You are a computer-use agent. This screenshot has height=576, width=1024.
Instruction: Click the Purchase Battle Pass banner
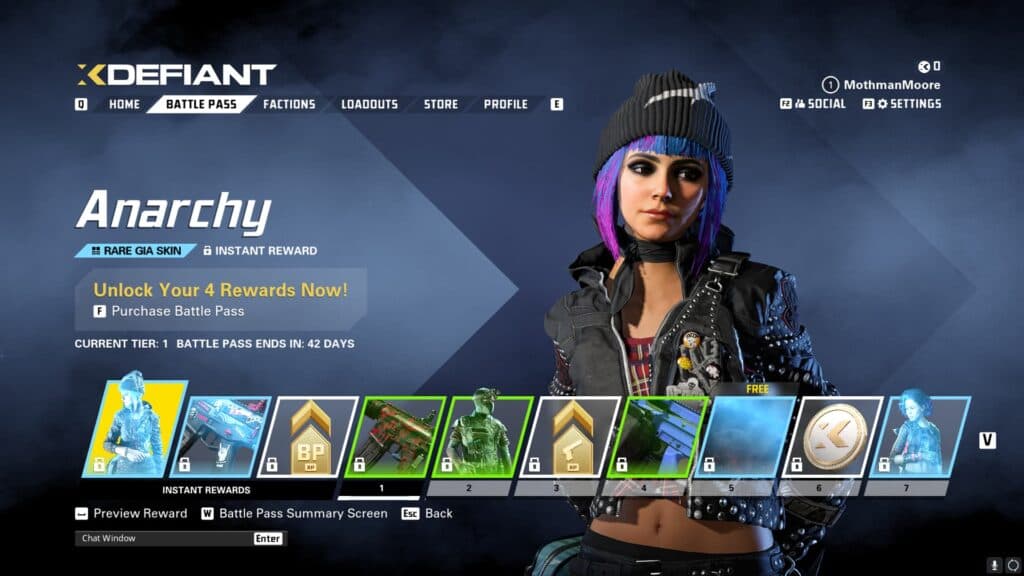pos(220,300)
